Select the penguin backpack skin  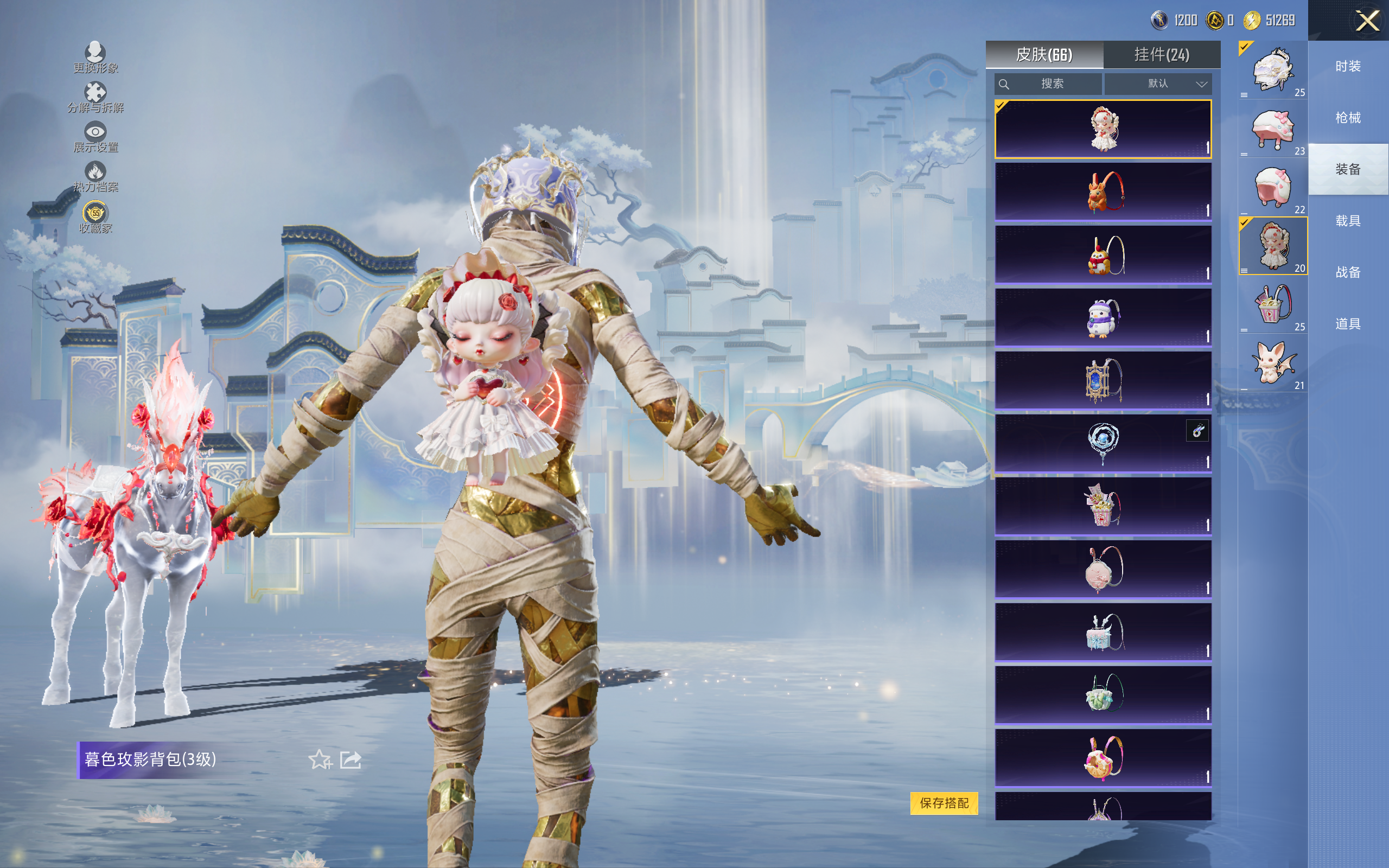tap(1103, 317)
